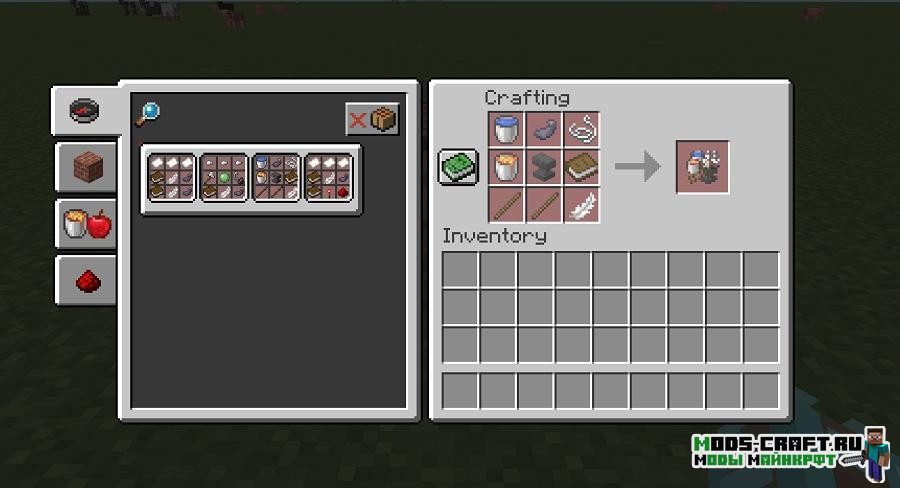This screenshot has width=900, height=488.
Task: Select the ink sac crafting slot
Action: pyautogui.click(x=544, y=130)
